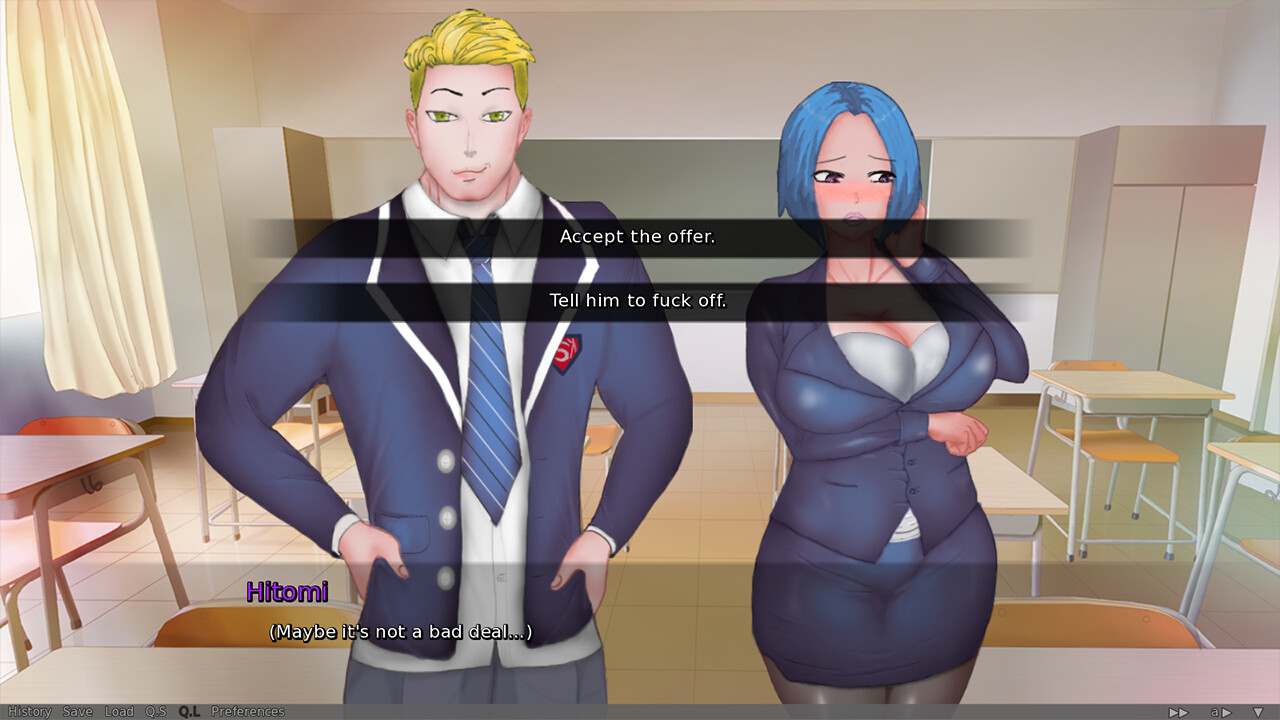Open the Preferences menu
The height and width of the screenshot is (720, 1280).
[x=250, y=711]
